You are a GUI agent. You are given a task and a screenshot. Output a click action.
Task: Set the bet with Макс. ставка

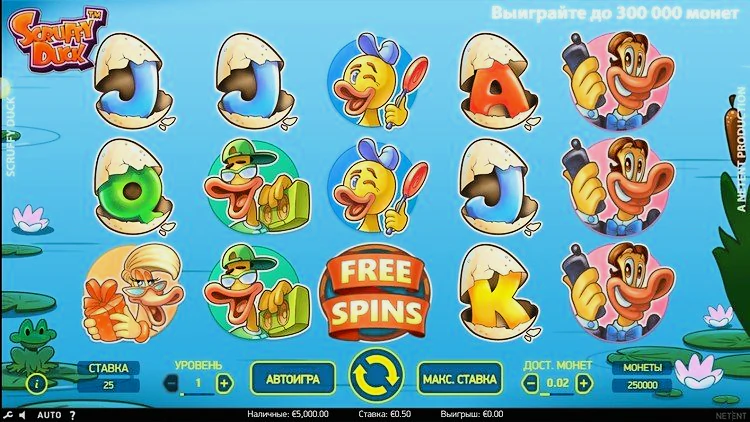pos(460,380)
